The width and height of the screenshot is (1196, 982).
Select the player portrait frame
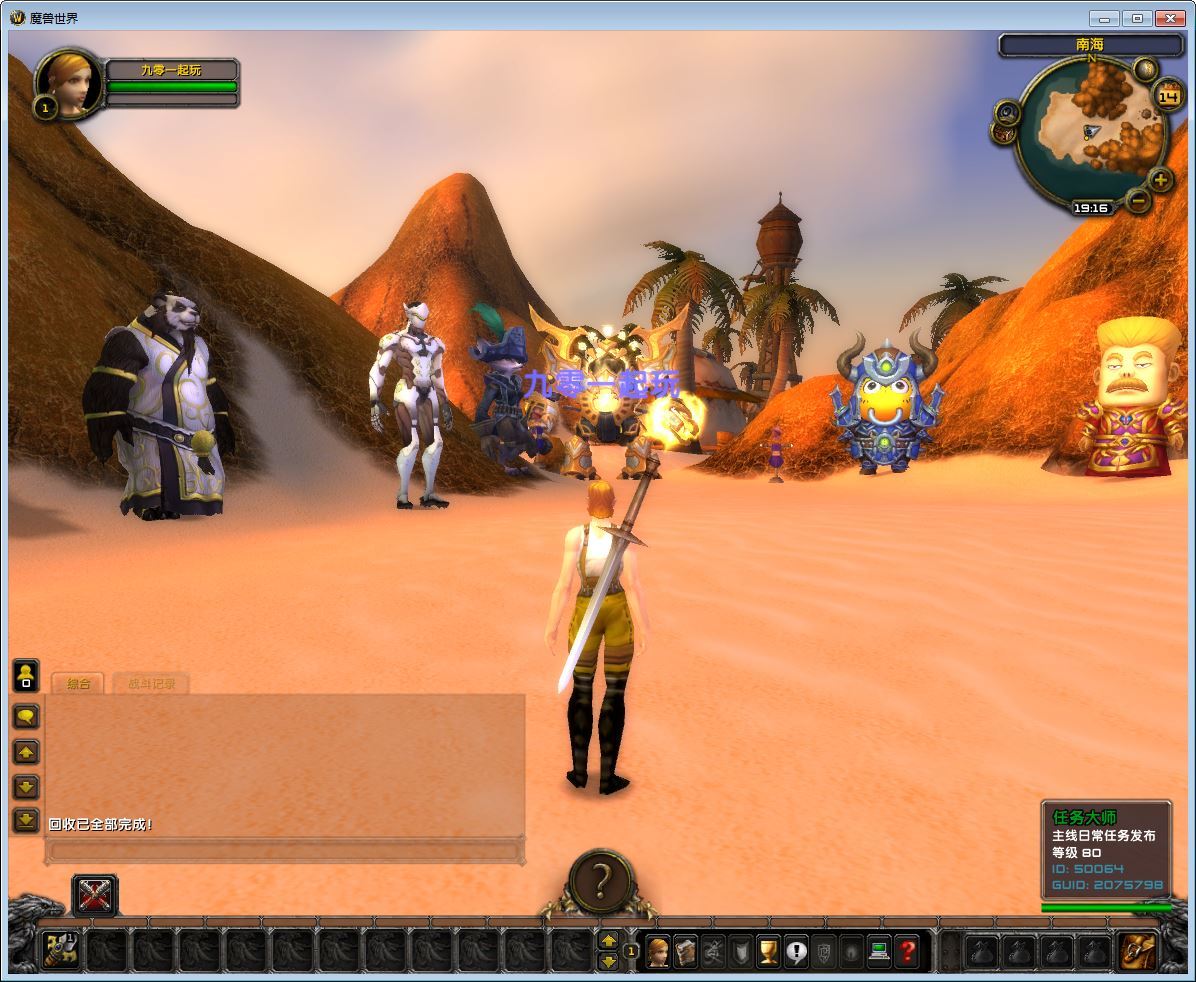pyautogui.click(x=71, y=85)
